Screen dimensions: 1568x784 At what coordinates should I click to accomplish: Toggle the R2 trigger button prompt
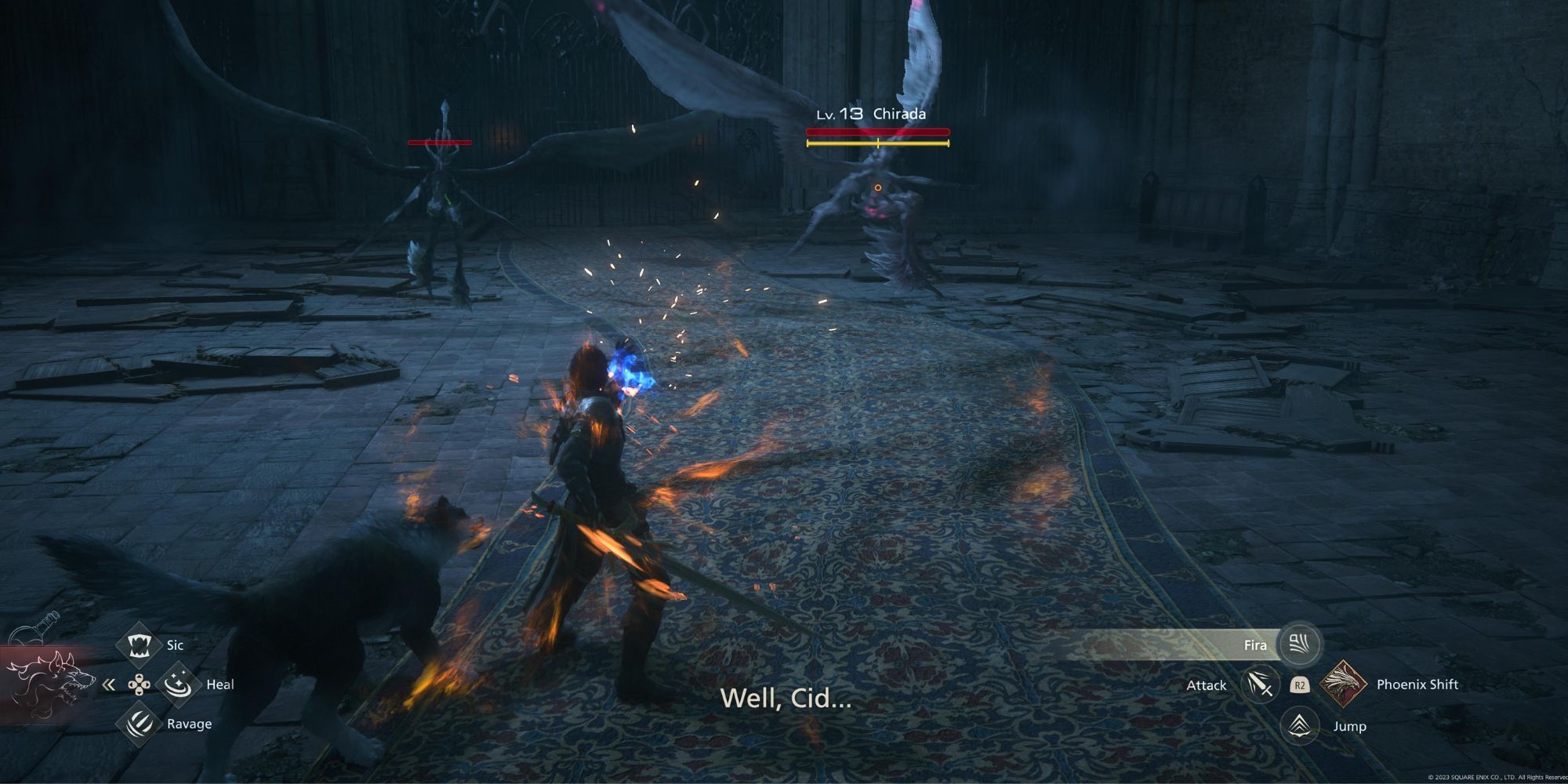[1301, 686]
